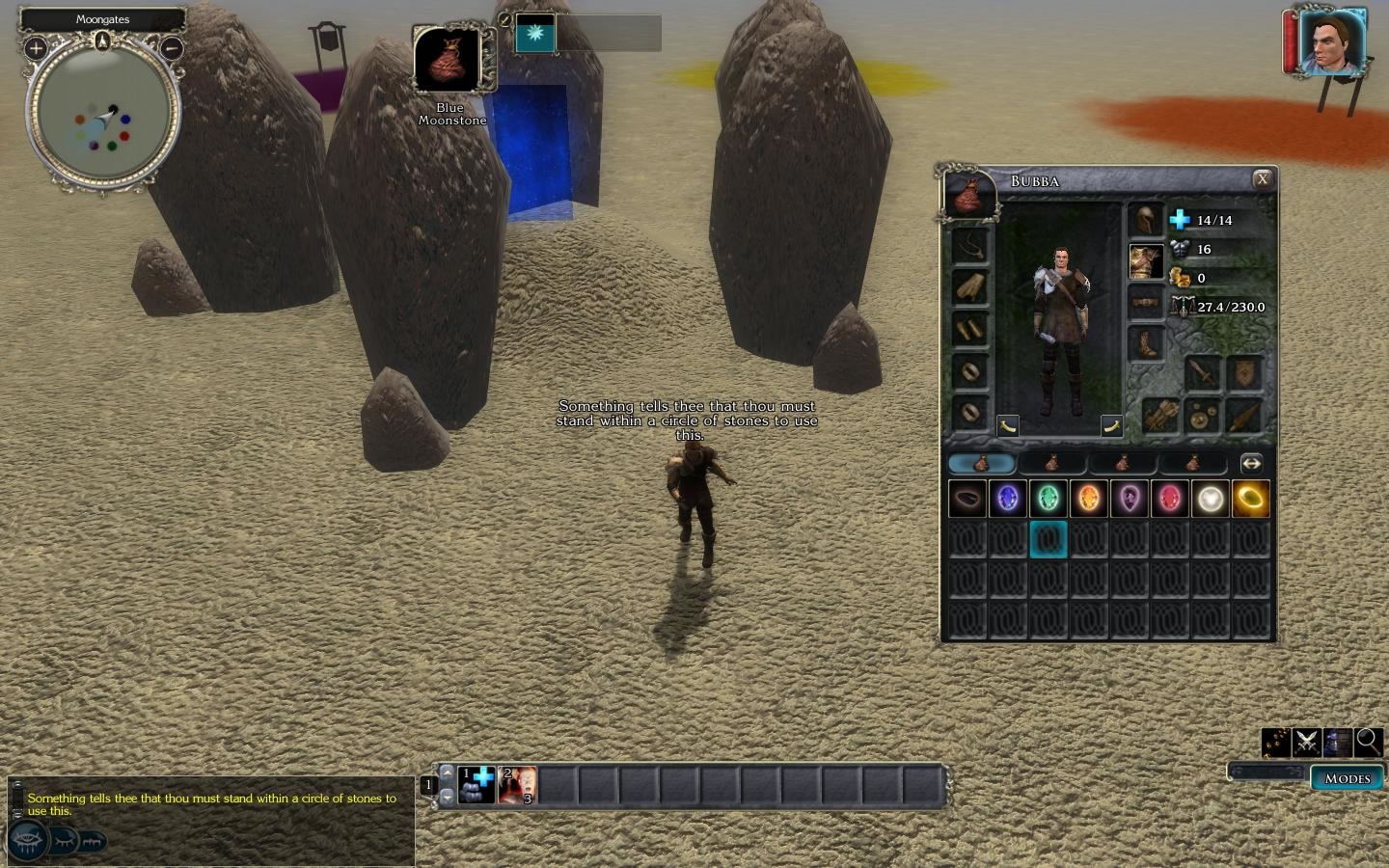The width and height of the screenshot is (1389, 868).
Task: Choose the white glowing orb item
Action: [x=1210, y=499]
